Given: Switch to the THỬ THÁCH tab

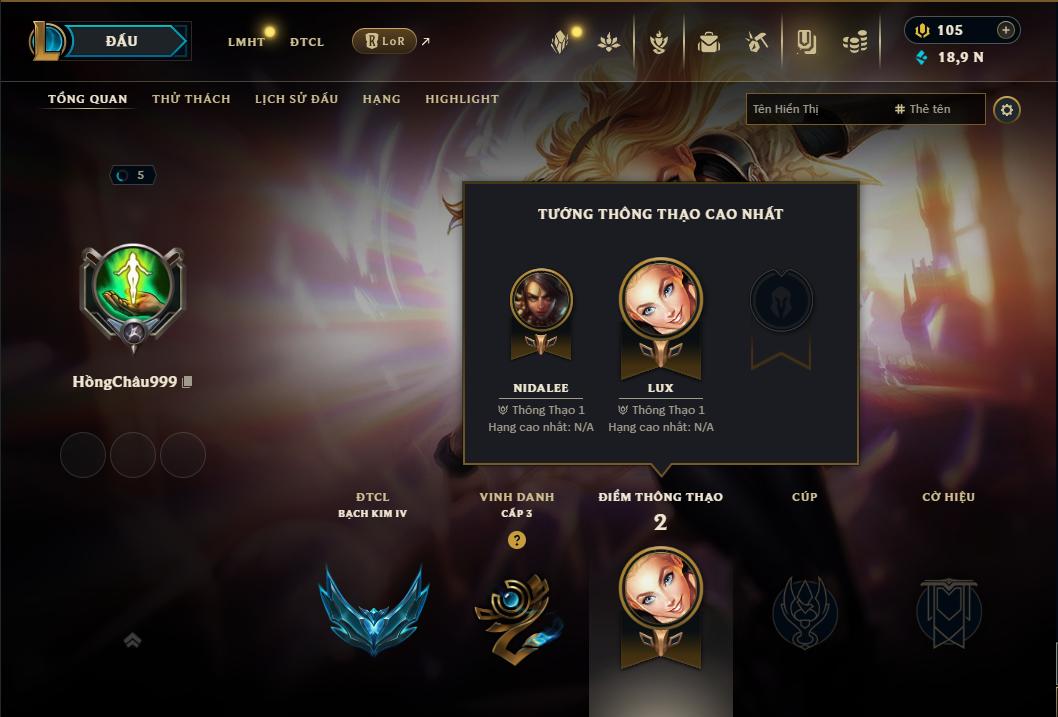Looking at the screenshot, I should pyautogui.click(x=191, y=99).
